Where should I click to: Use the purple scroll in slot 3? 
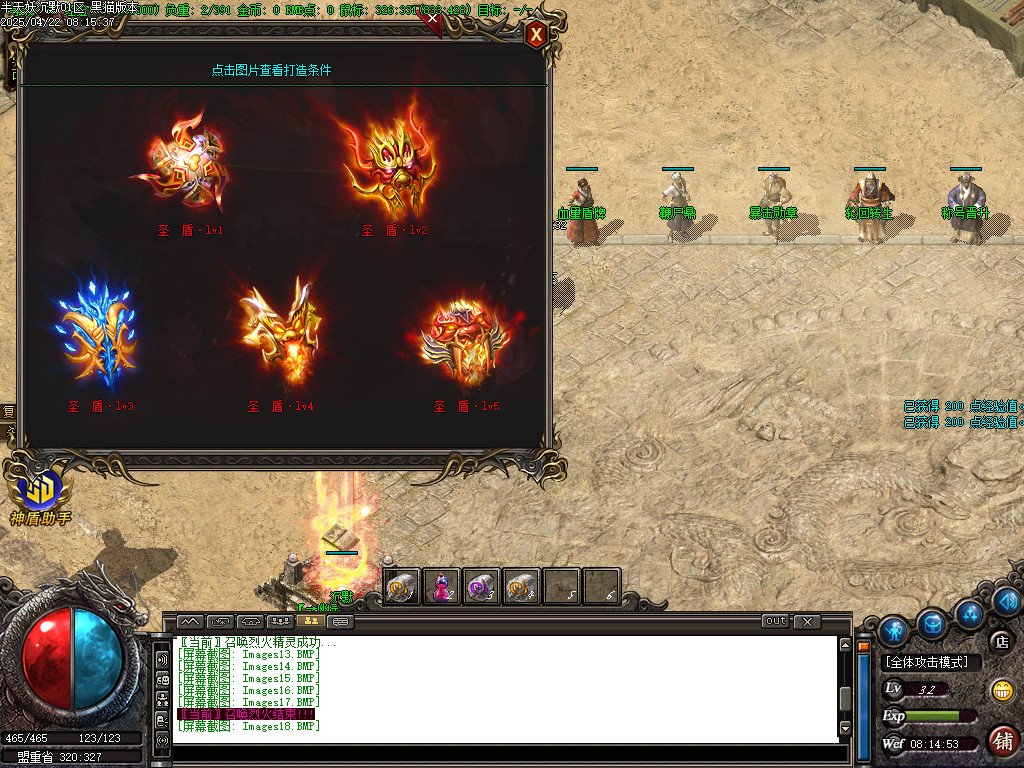coord(481,587)
